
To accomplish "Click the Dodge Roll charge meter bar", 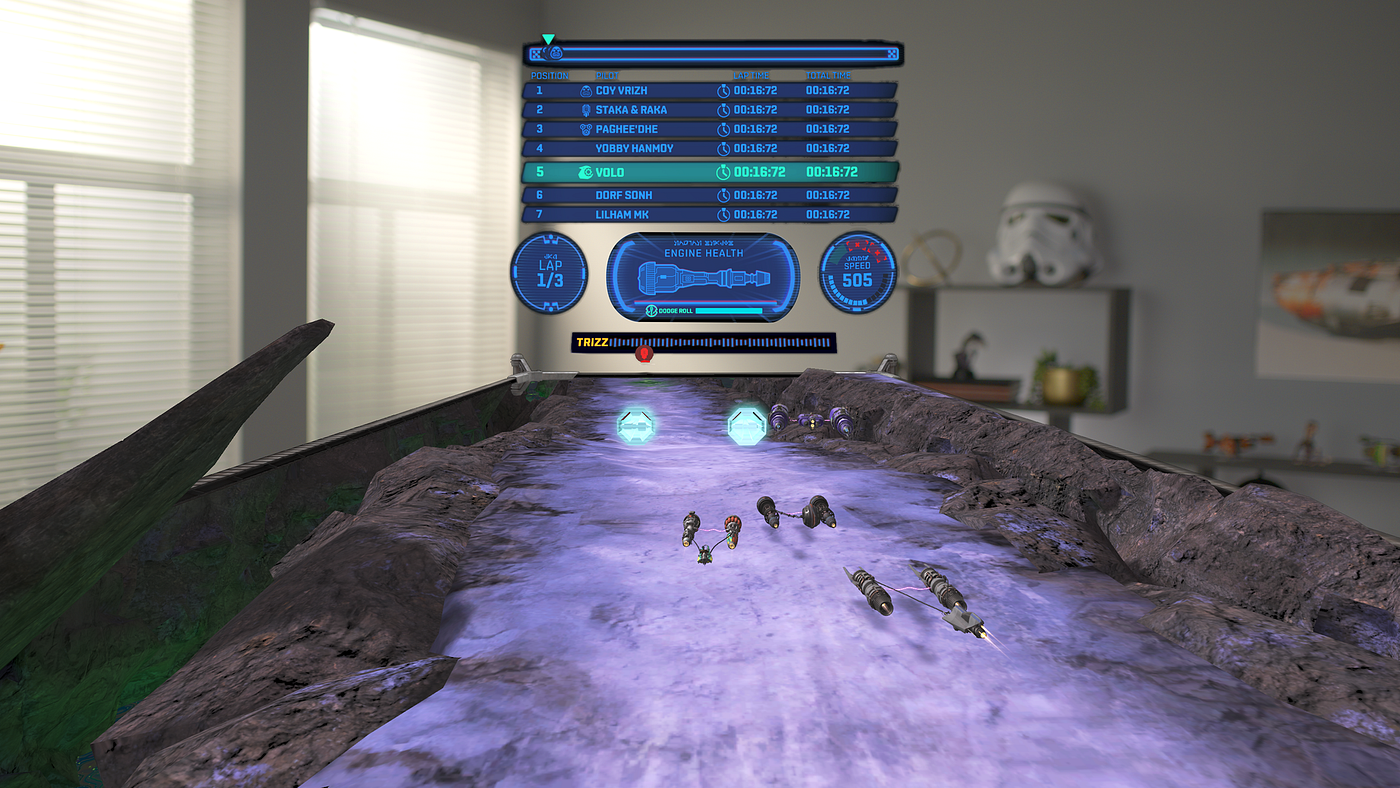I will tap(730, 312).
